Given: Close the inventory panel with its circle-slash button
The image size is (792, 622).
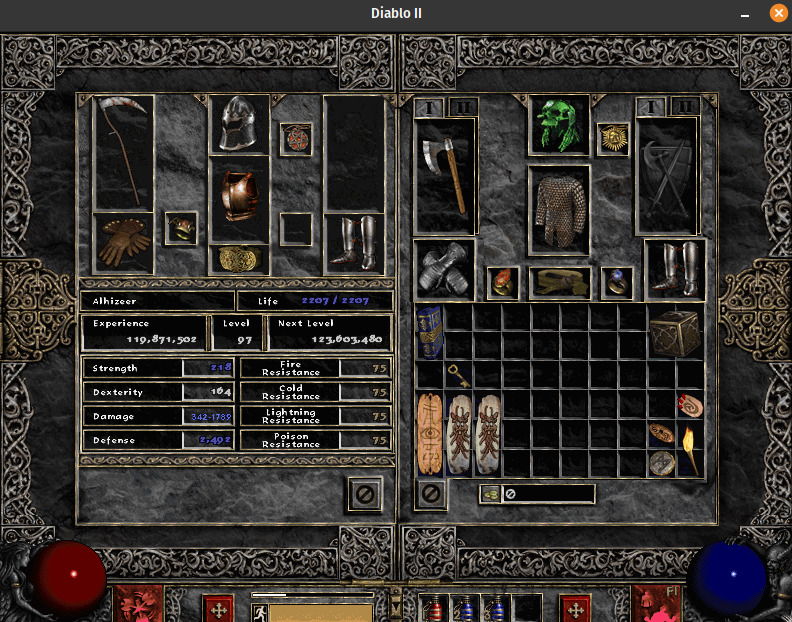Looking at the screenshot, I should [431, 493].
